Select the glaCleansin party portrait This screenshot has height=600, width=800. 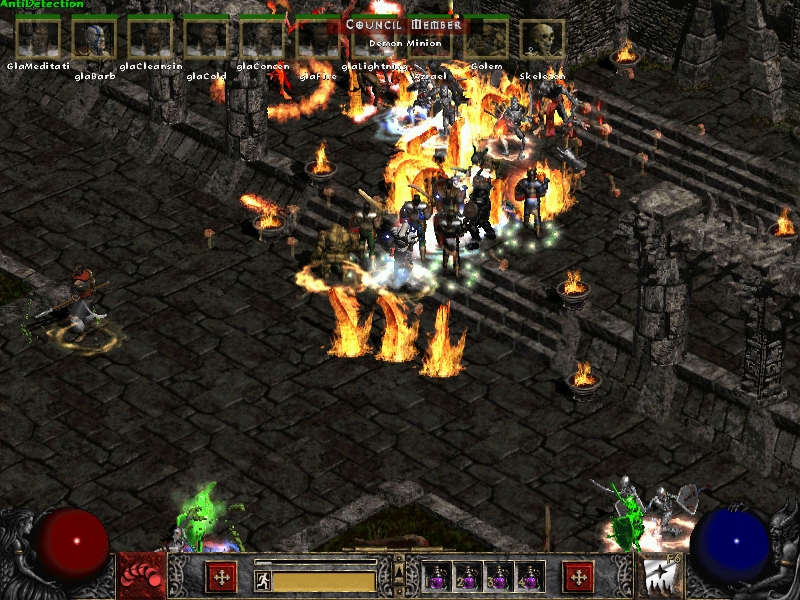coord(150,39)
